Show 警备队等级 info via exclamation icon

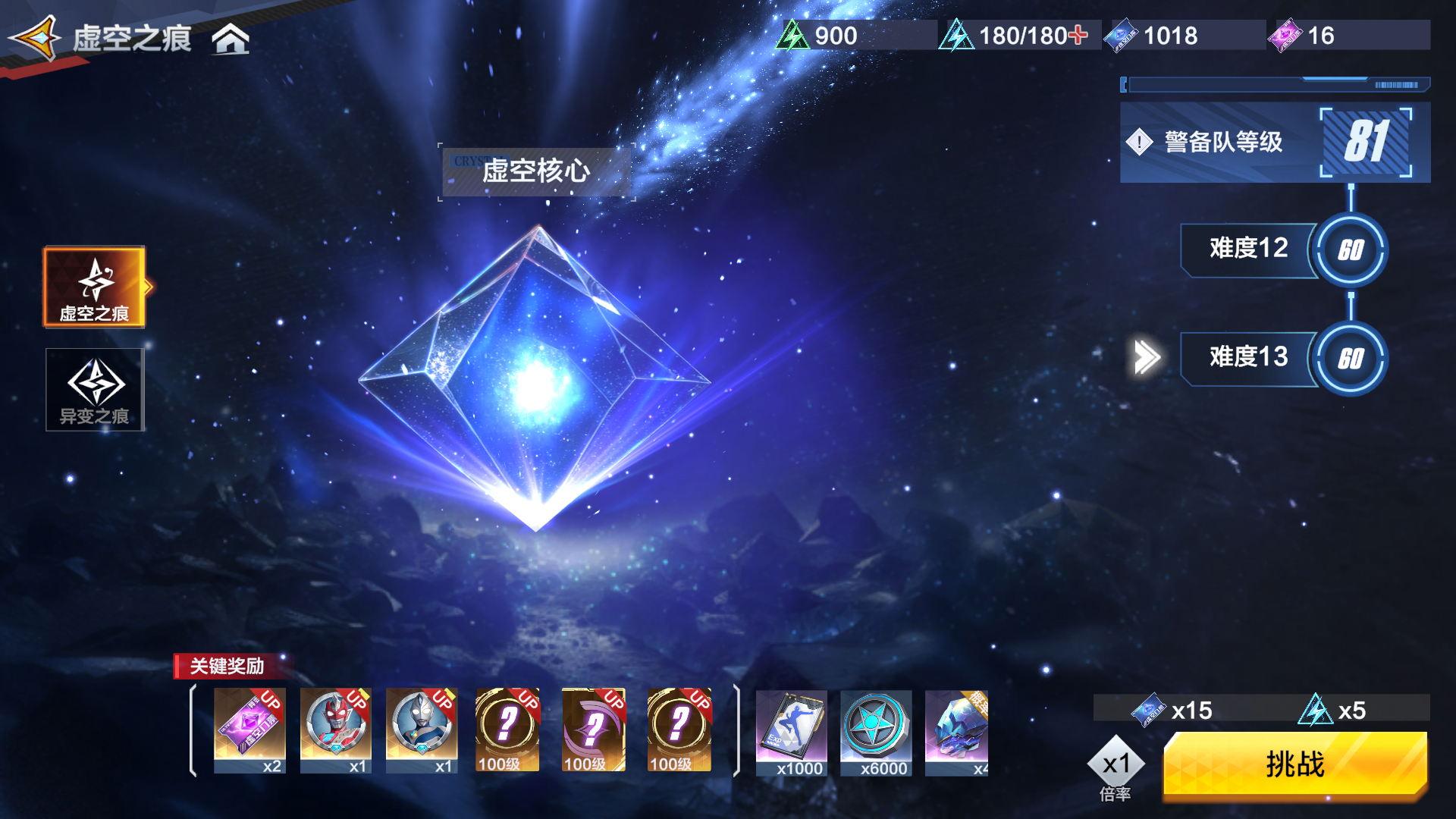click(x=1139, y=142)
